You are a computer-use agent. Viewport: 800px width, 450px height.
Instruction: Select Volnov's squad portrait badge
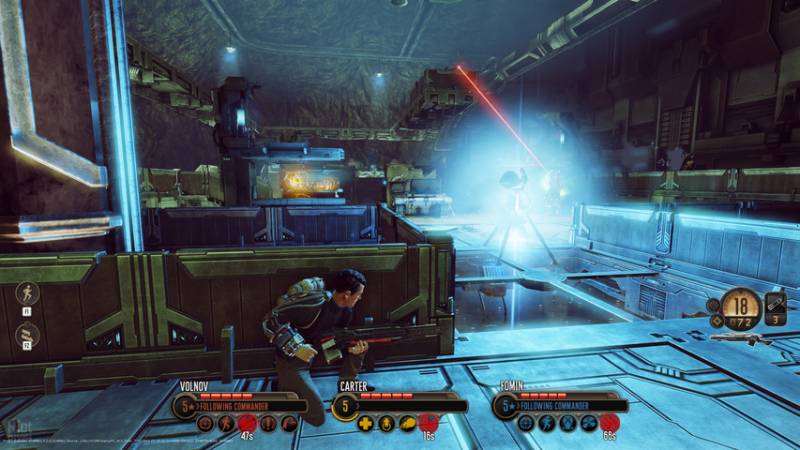(x=185, y=406)
